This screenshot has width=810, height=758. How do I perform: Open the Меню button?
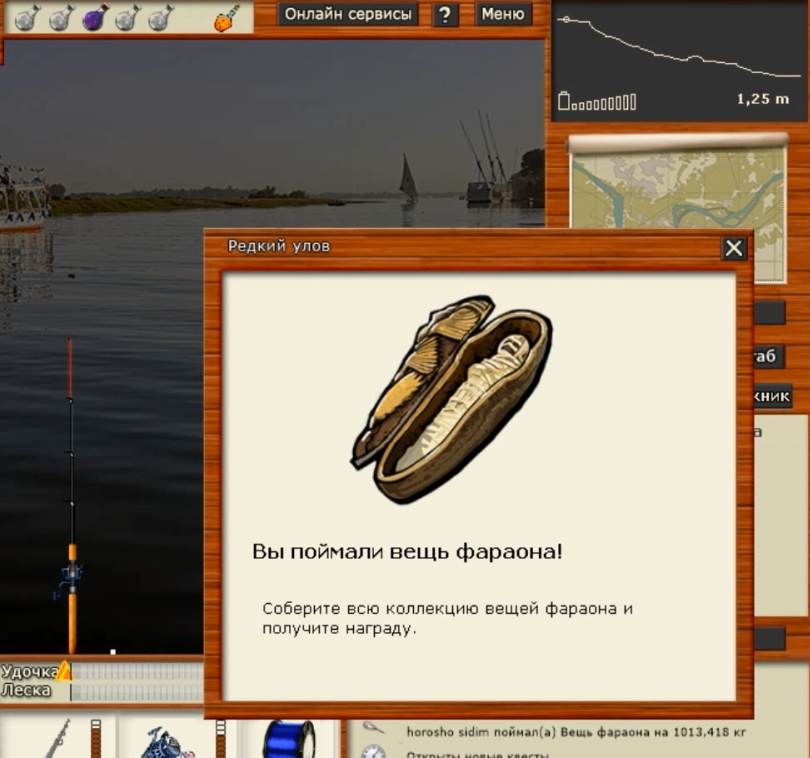502,14
